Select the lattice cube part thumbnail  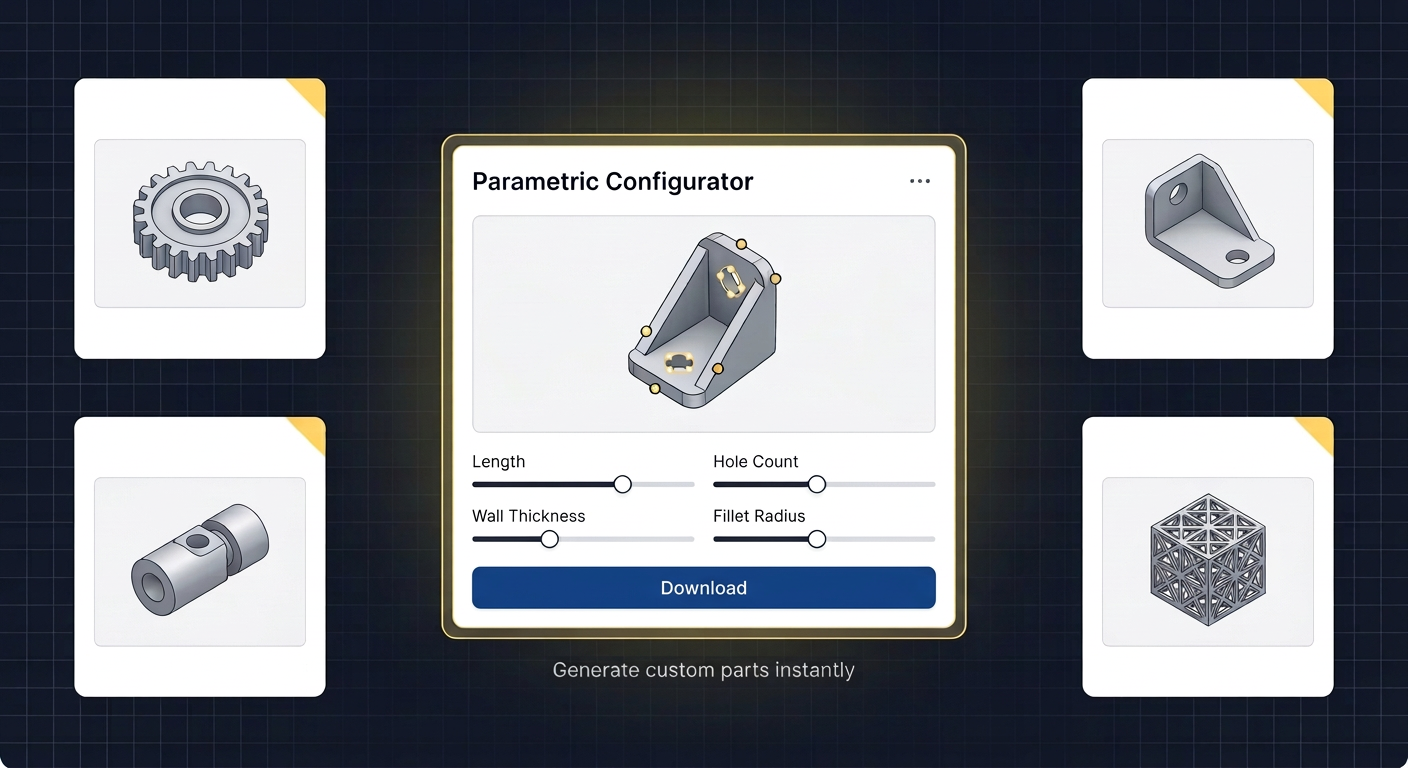(1207, 561)
